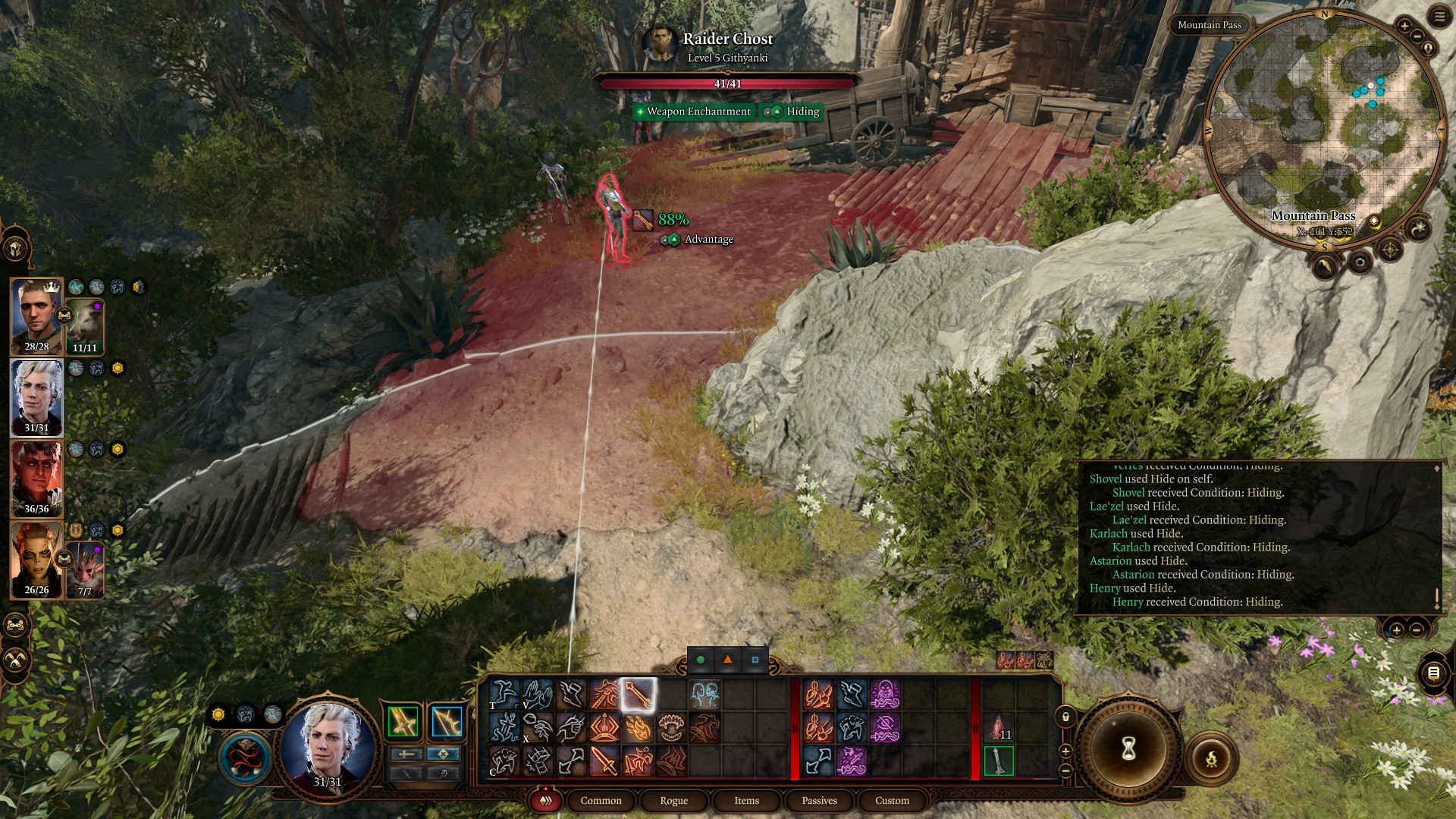This screenshot has height=819, width=1456.
Task: Zoom in the minimap
Action: point(1404,26)
